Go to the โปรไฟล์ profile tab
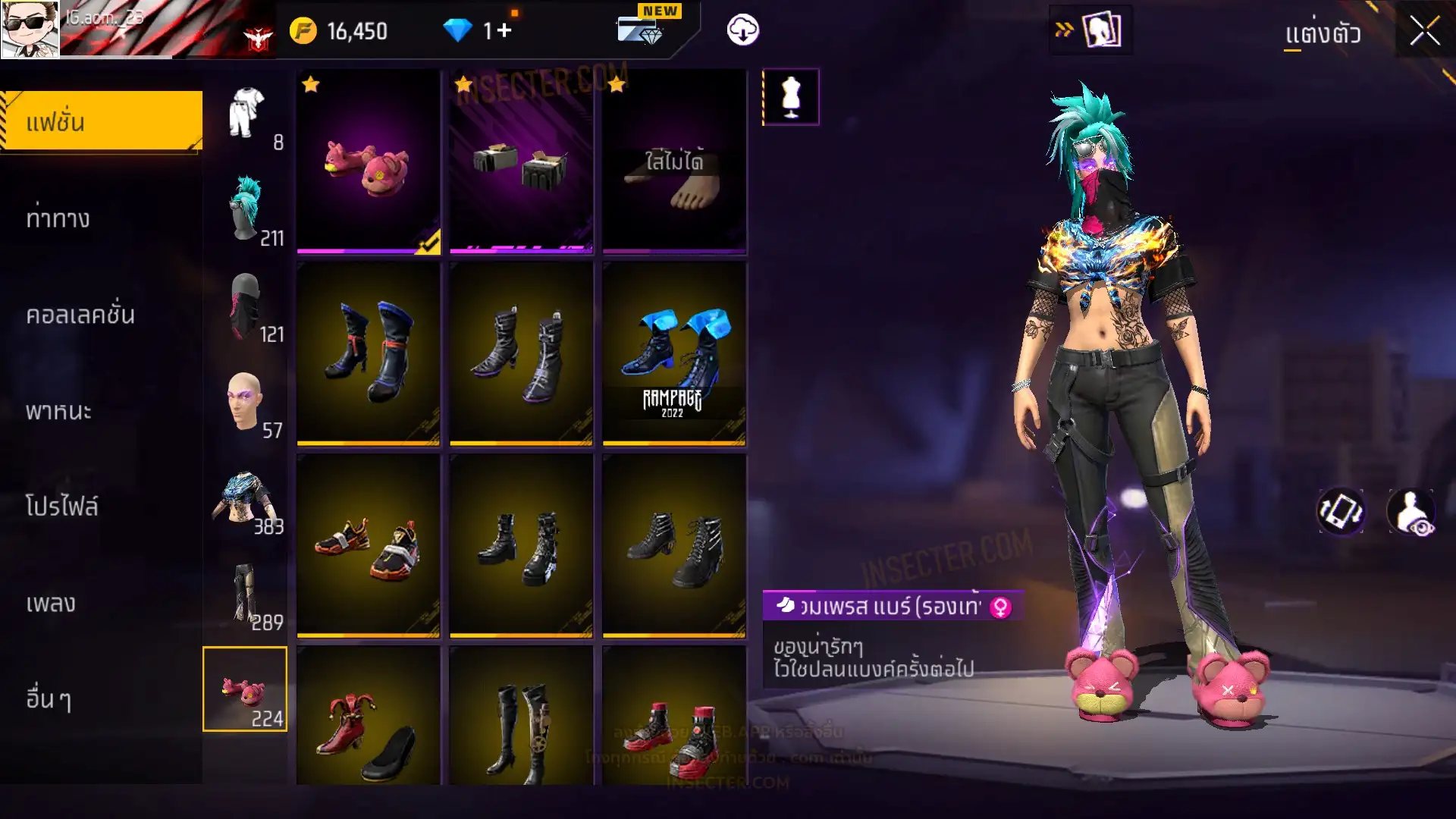1456x819 pixels. coord(61,507)
